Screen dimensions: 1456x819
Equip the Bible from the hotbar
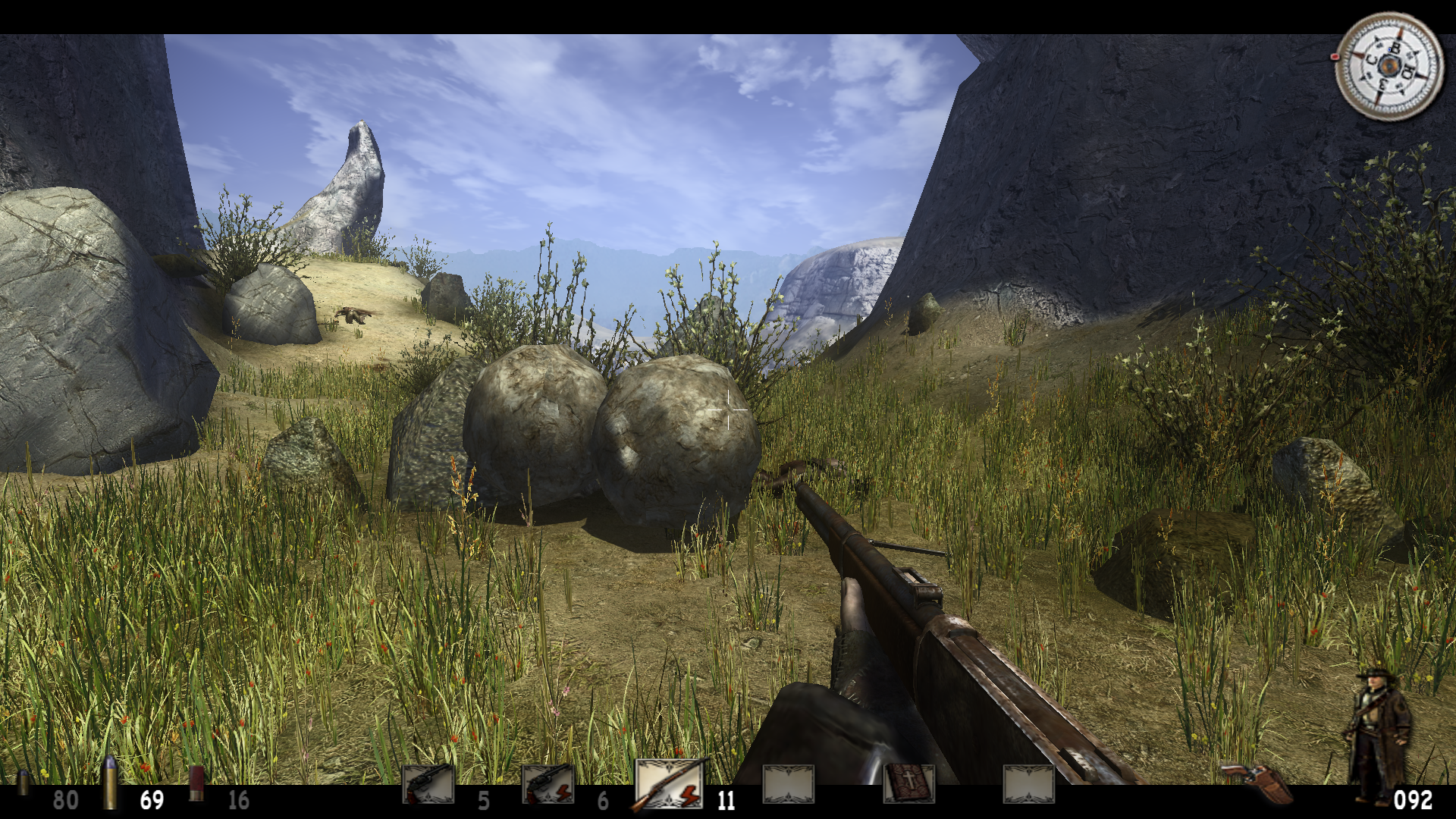(908, 783)
